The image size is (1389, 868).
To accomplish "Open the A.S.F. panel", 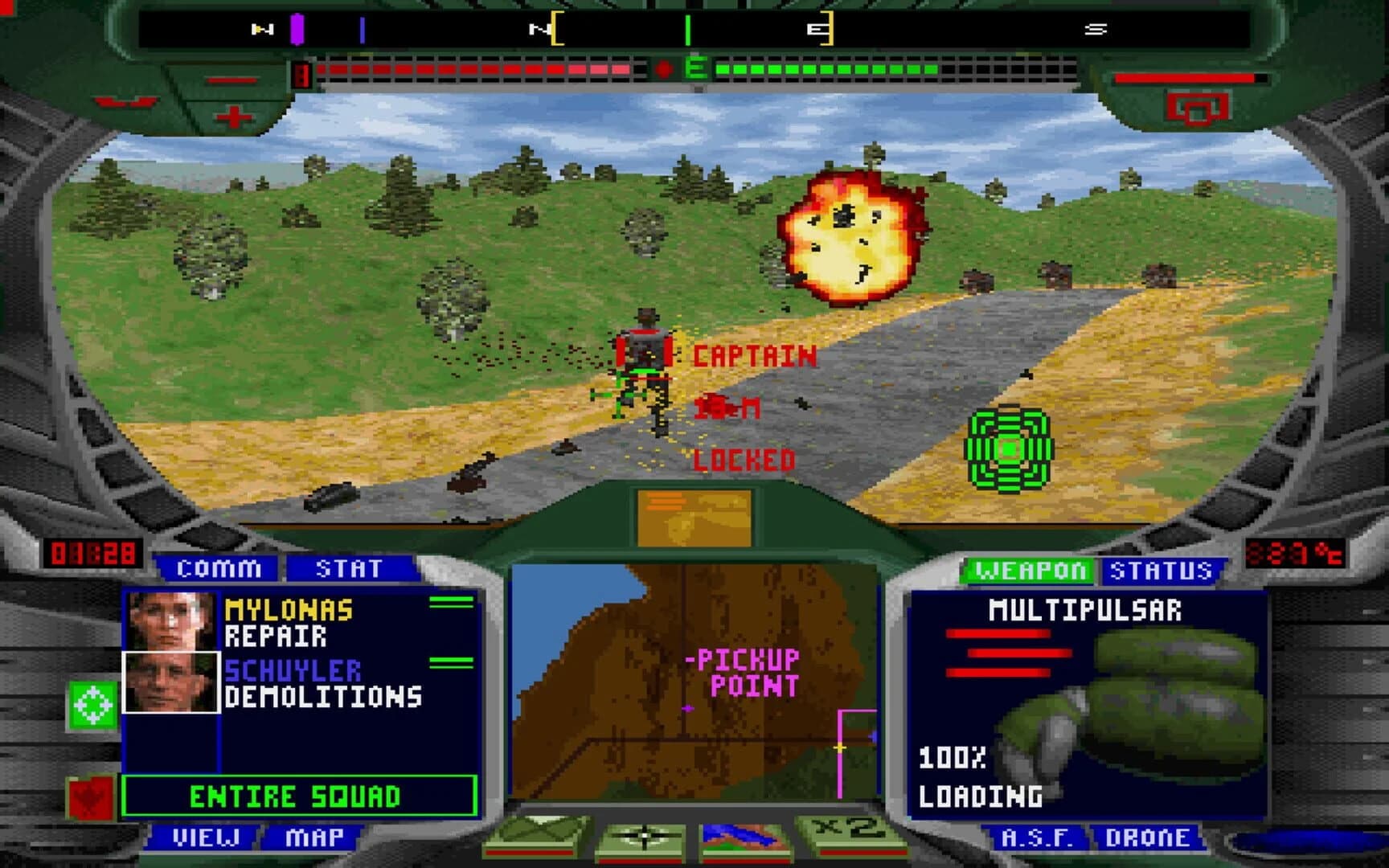I will pyautogui.click(x=1037, y=837).
